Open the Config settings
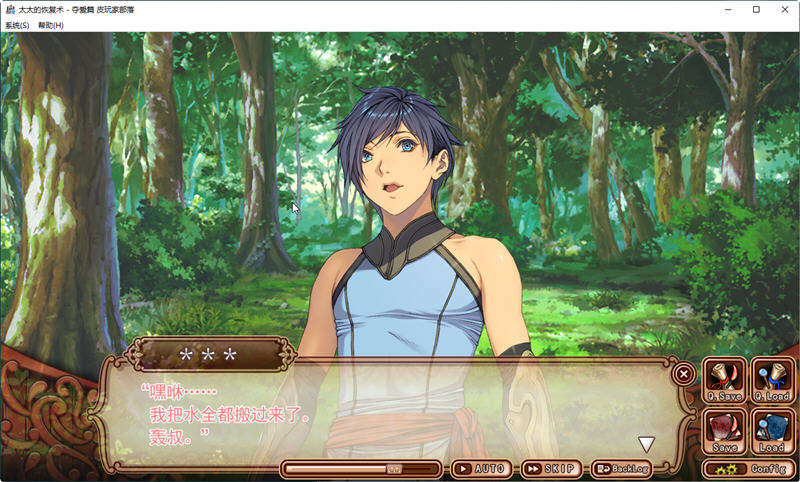This screenshot has width=800, height=482. pyautogui.click(x=748, y=468)
